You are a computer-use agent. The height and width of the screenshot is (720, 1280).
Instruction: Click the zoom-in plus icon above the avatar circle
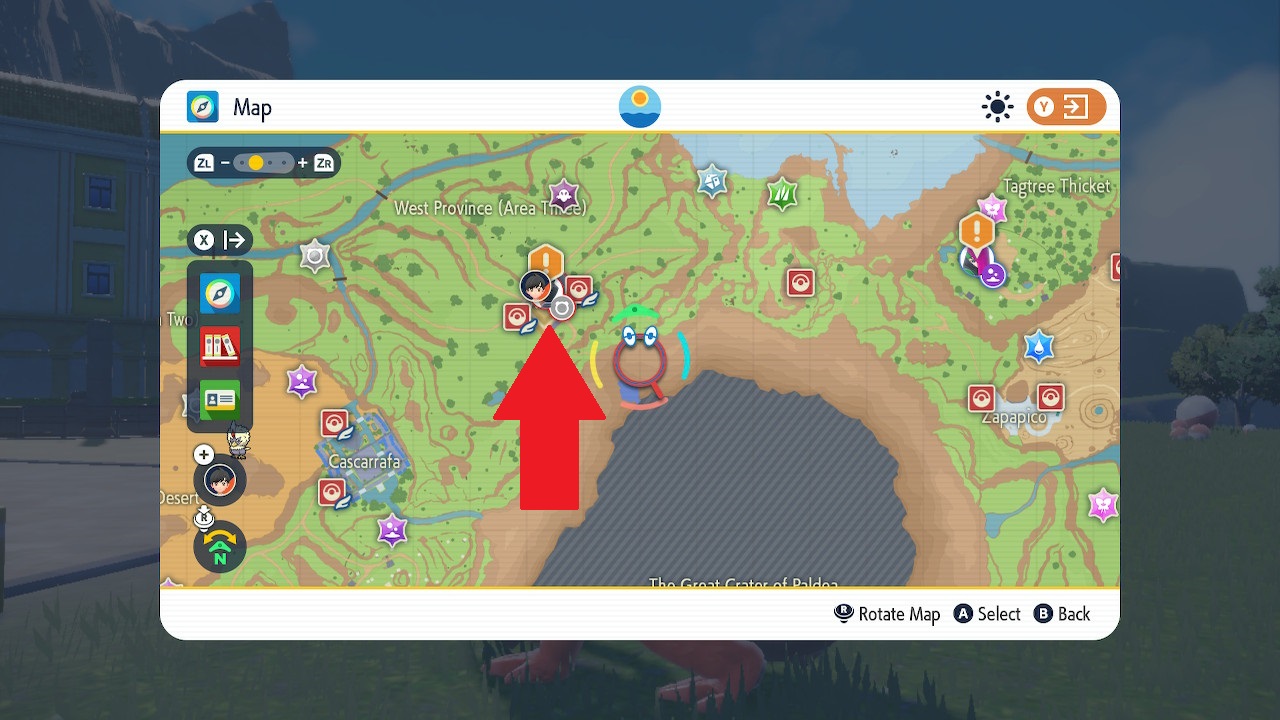(x=203, y=454)
